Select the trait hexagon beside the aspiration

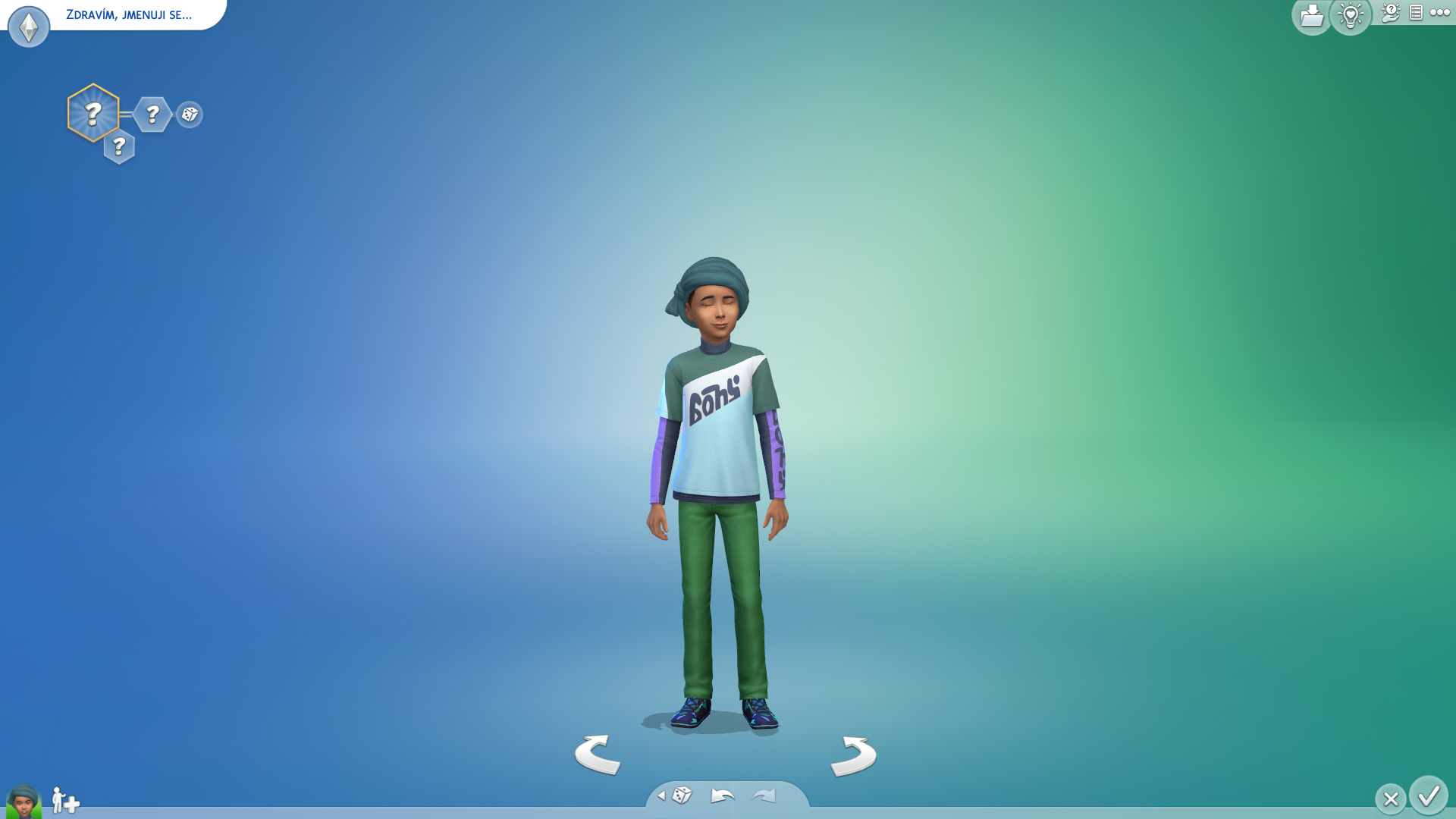click(x=152, y=115)
